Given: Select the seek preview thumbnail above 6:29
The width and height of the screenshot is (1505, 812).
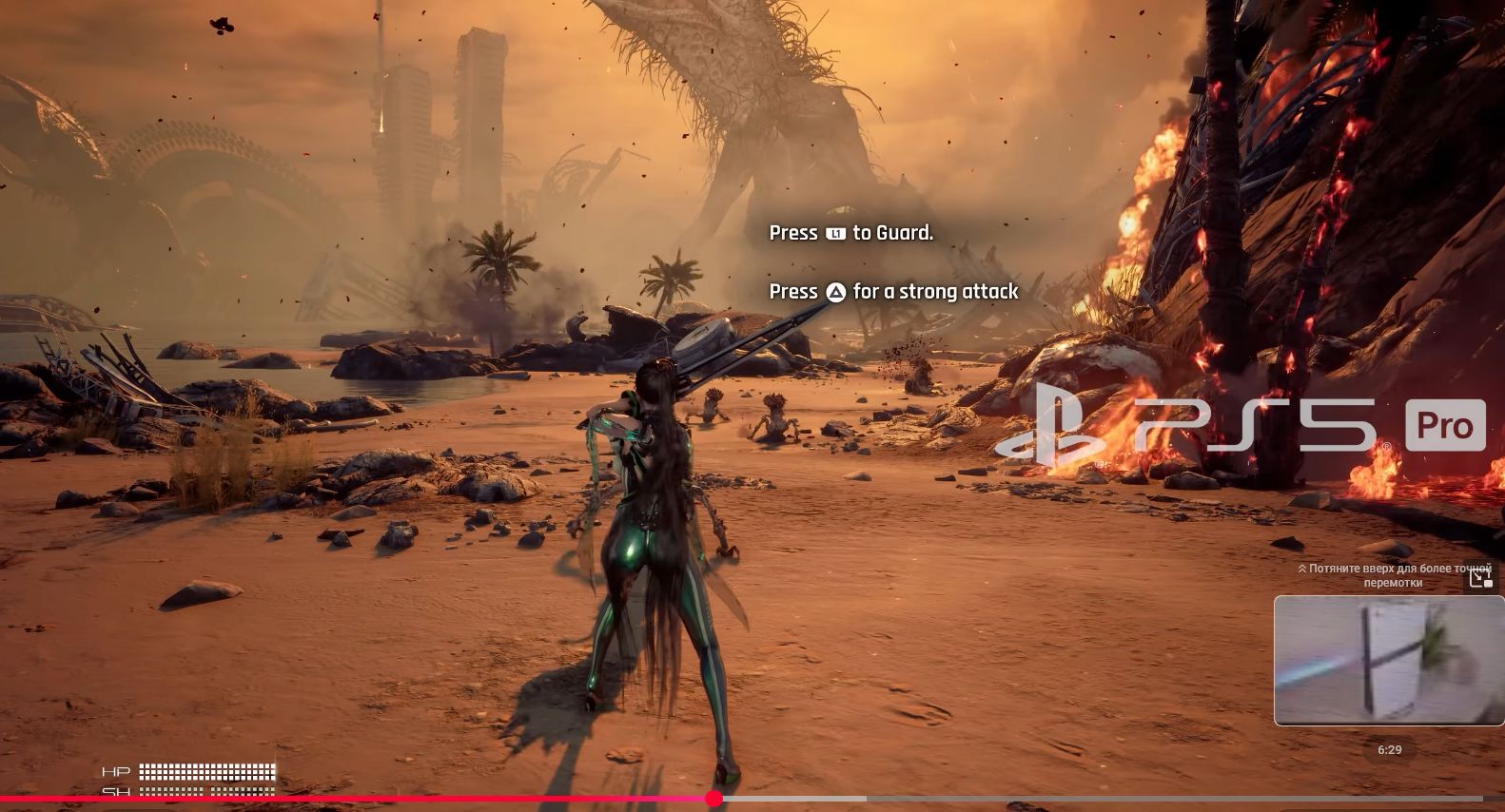Looking at the screenshot, I should [1388, 660].
